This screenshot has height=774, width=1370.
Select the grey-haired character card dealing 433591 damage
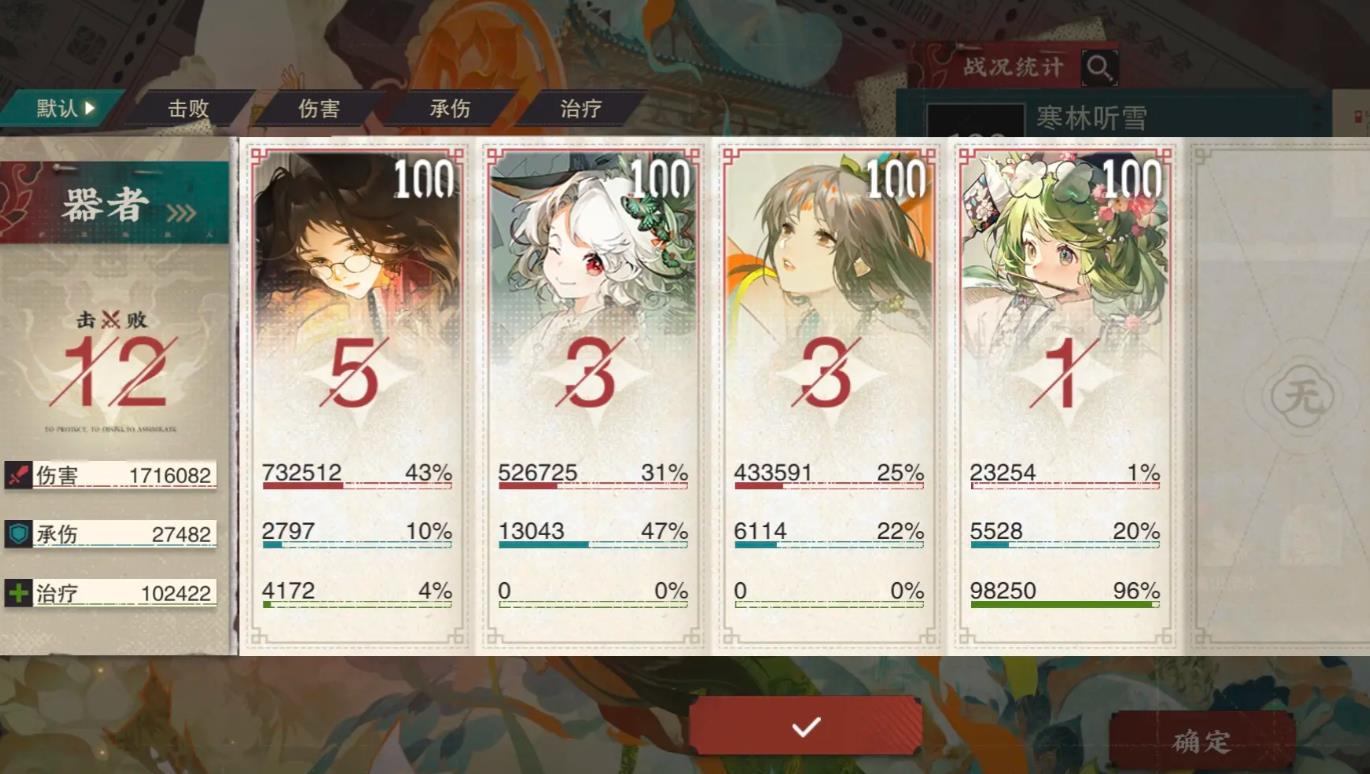(828, 396)
